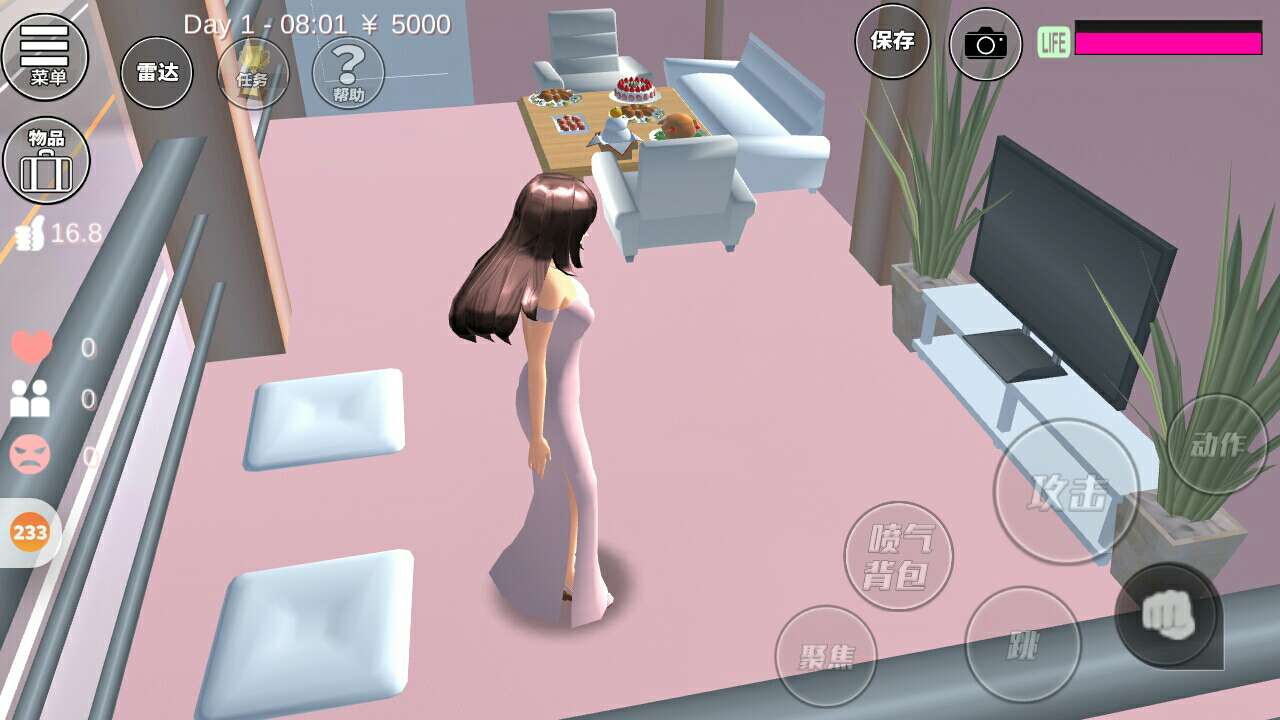
Task: Use the 喷气背包 jetpack button
Action: pos(898,556)
